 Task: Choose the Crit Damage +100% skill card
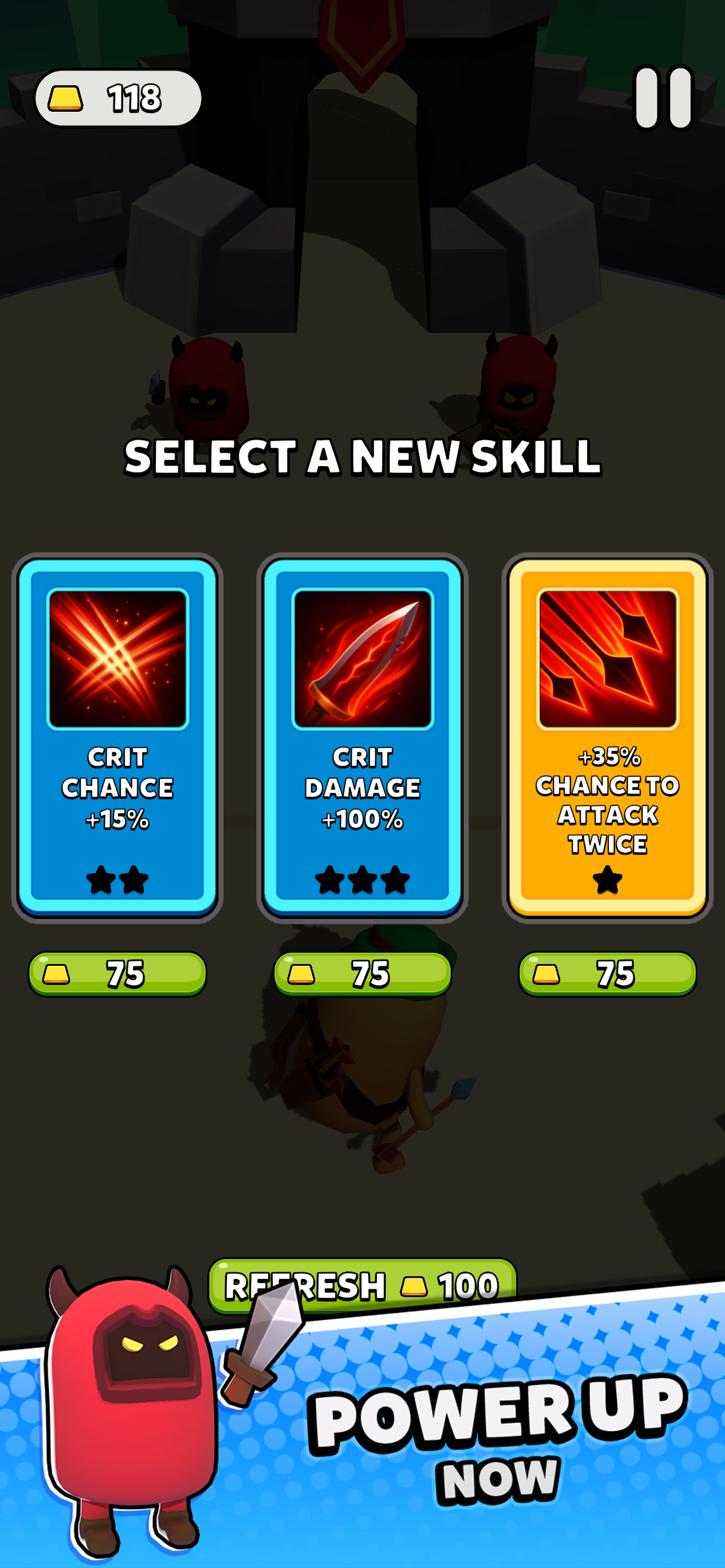point(362,737)
